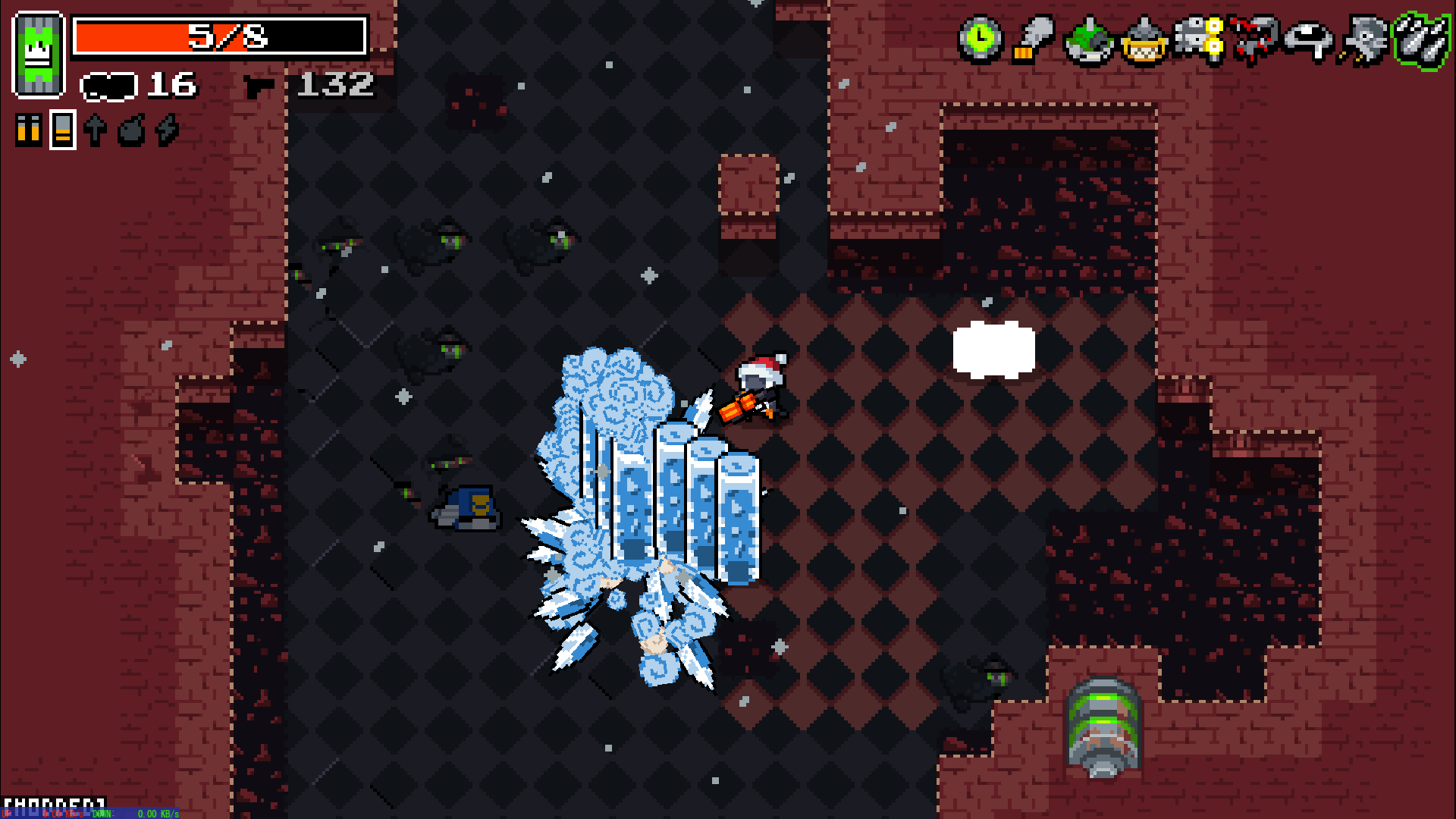Click the secondary weapon silhouette beside rads

pos(108,86)
